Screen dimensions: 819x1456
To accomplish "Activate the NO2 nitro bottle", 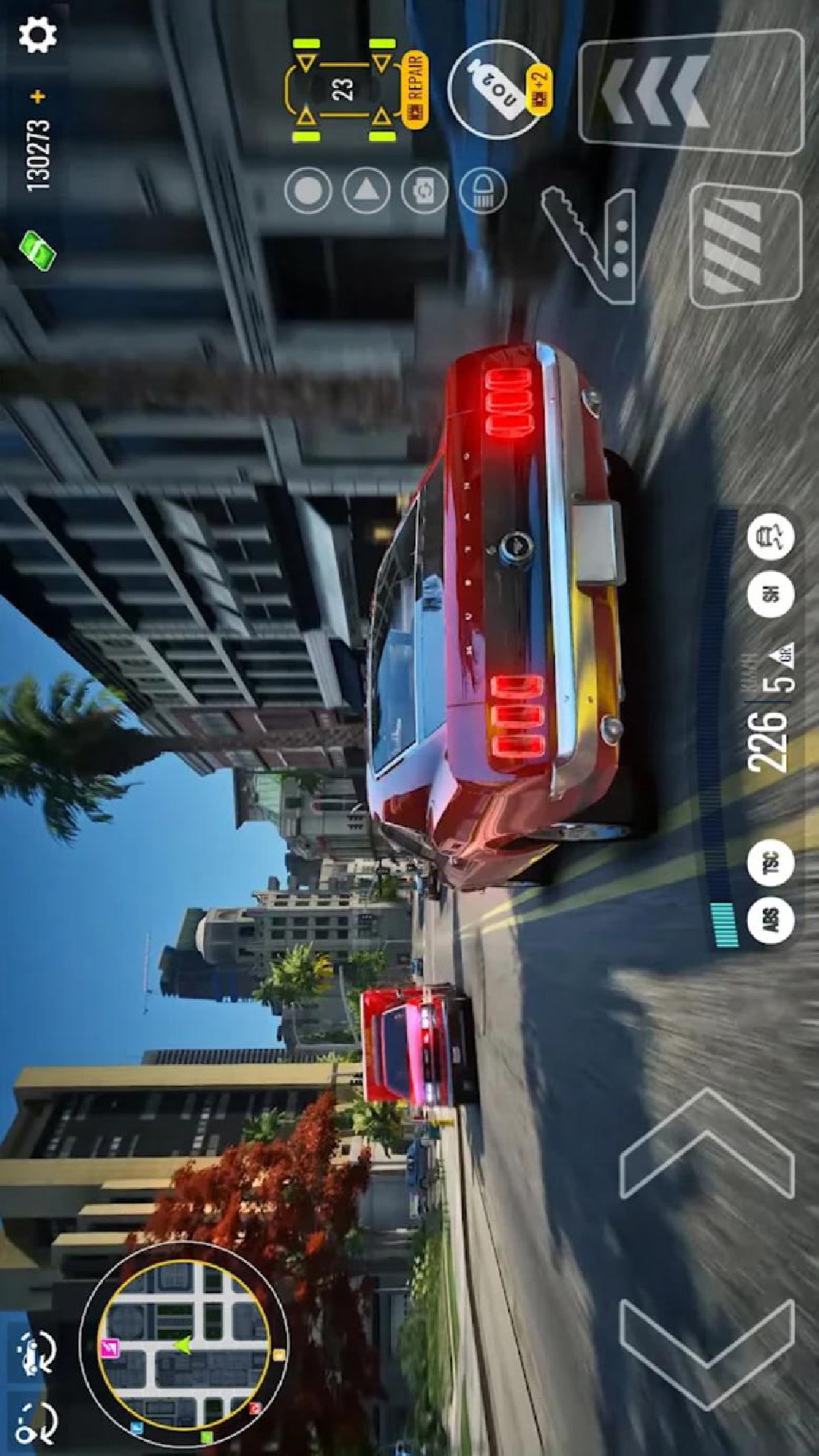I will coord(497,89).
